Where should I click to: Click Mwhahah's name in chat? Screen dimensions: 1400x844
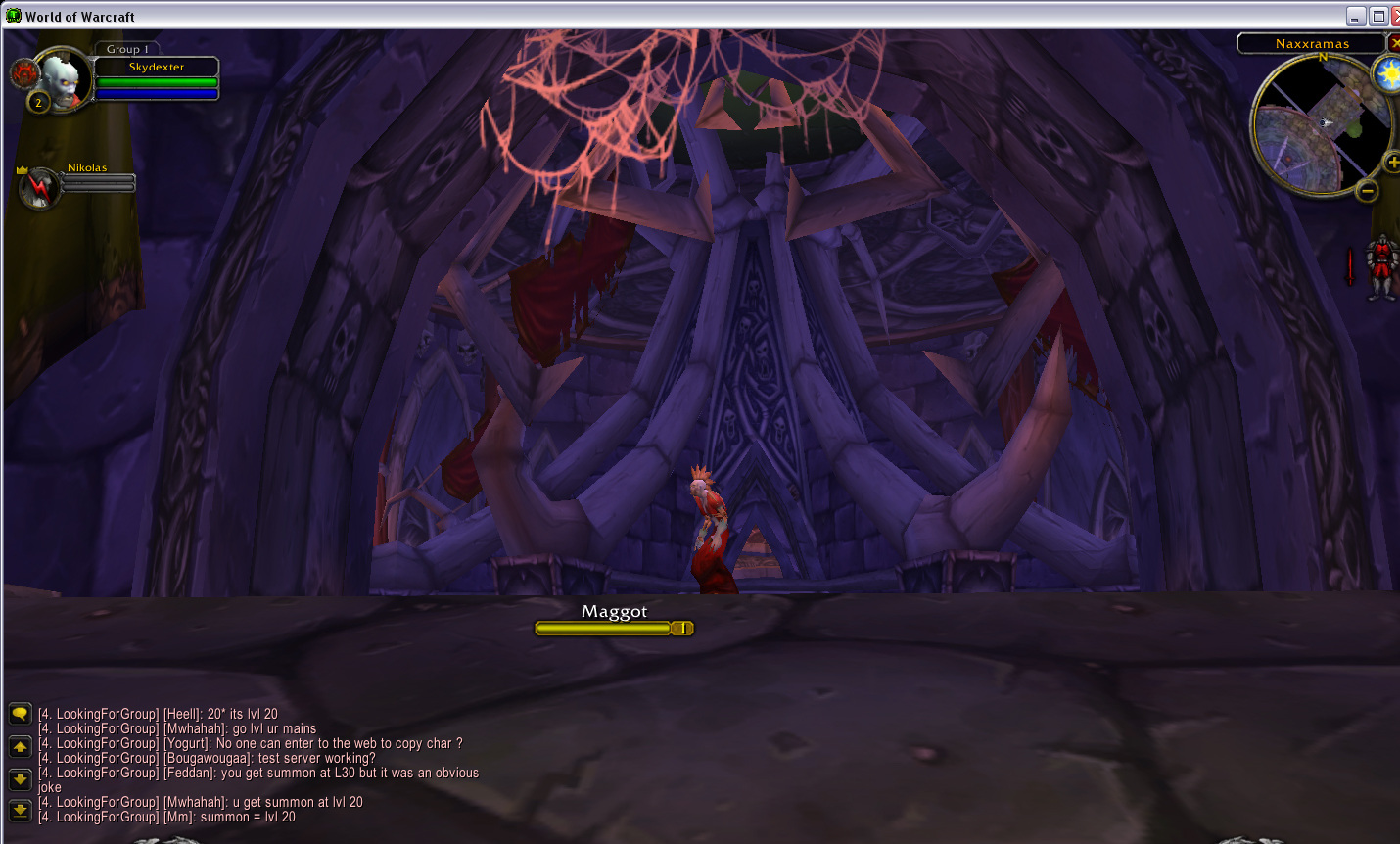(x=194, y=728)
